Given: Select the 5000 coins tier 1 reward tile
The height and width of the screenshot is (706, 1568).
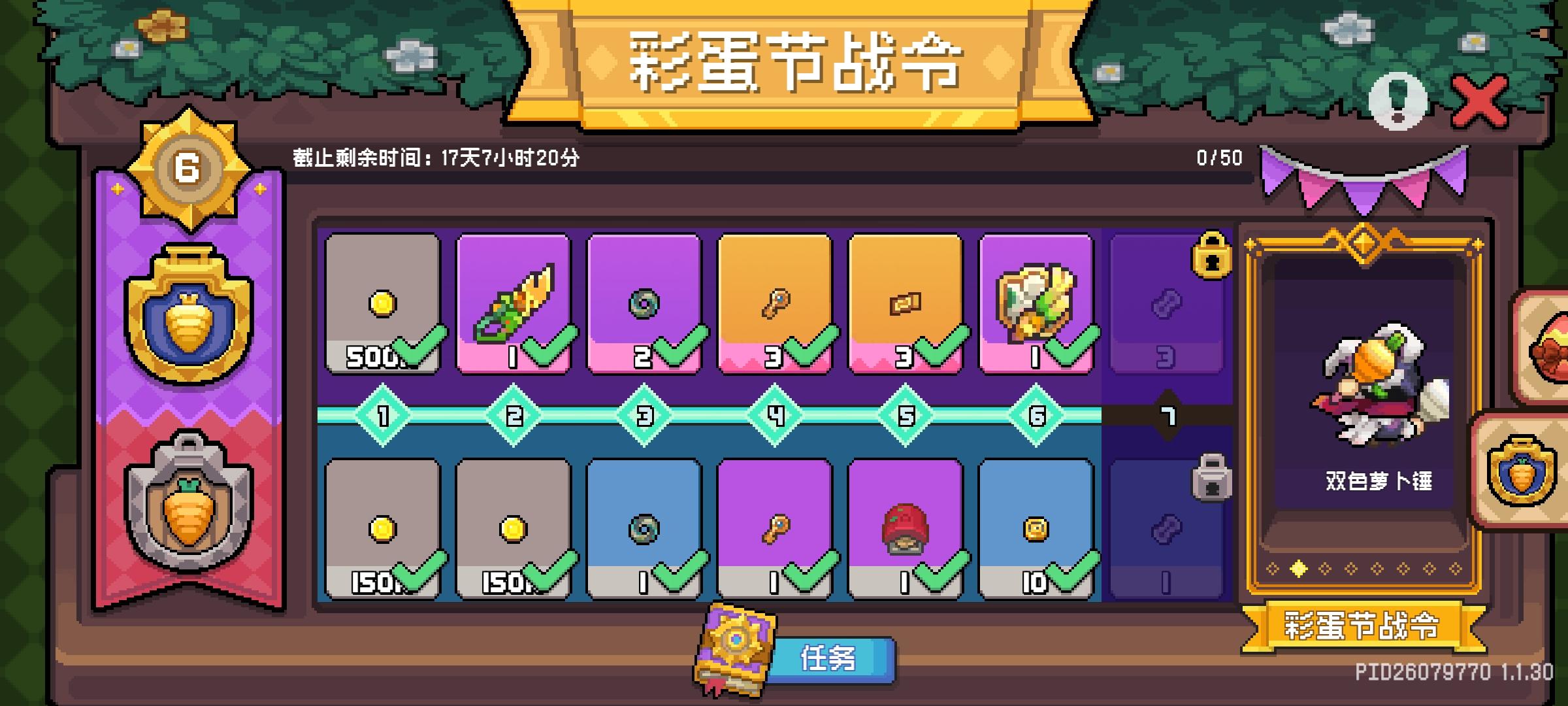Looking at the screenshot, I should [382, 301].
